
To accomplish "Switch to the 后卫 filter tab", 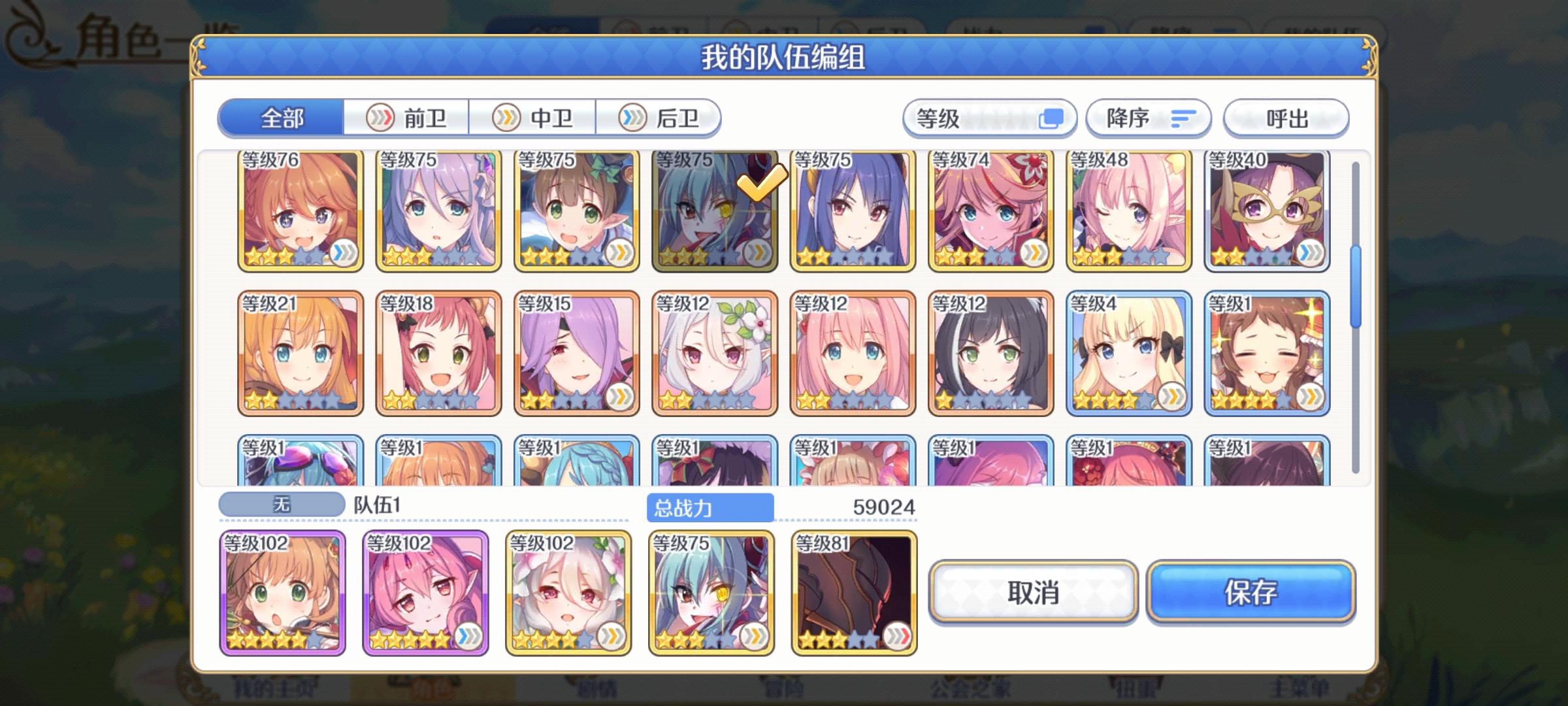I will point(660,118).
